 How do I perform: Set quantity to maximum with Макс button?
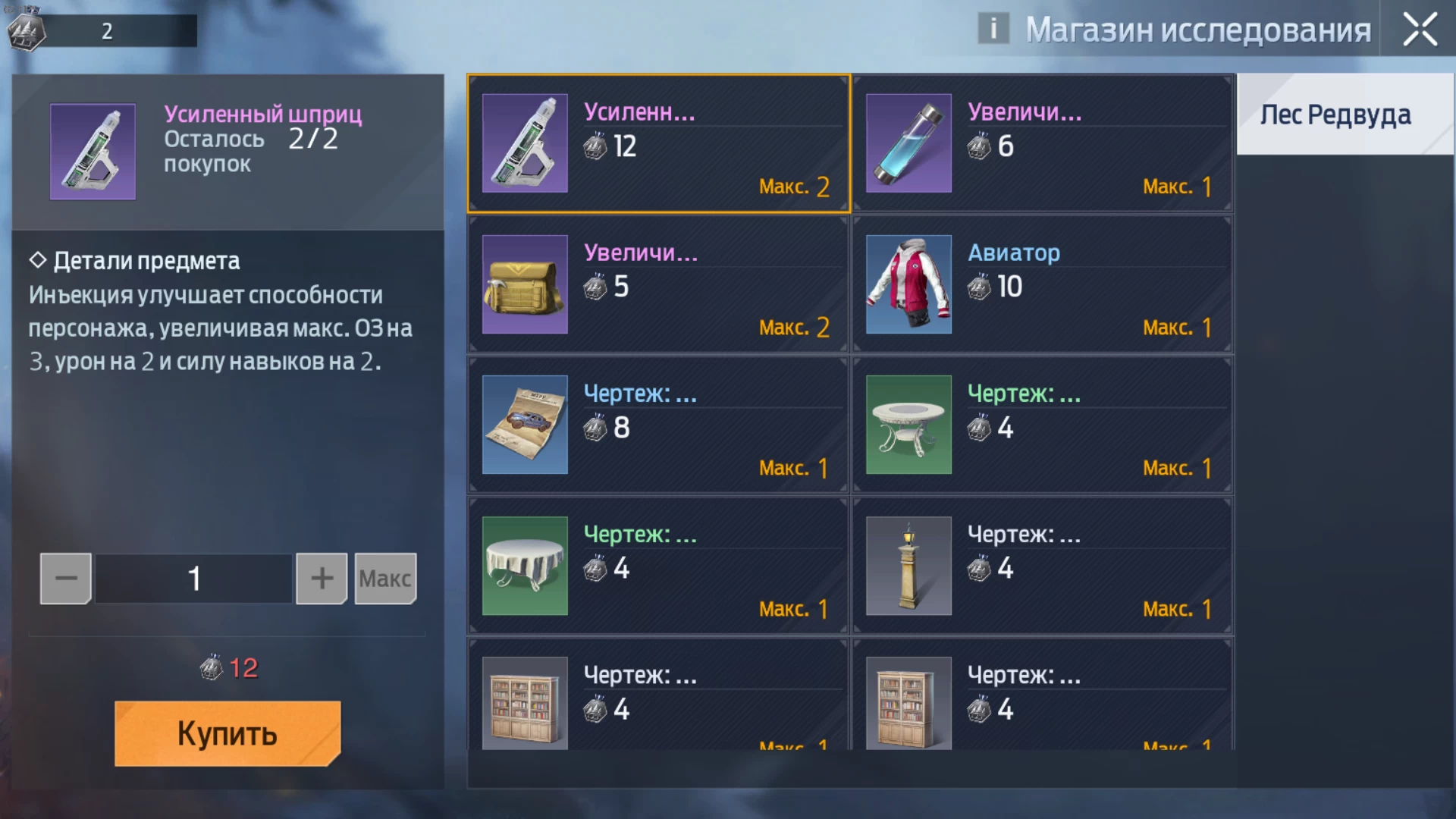pyautogui.click(x=385, y=579)
